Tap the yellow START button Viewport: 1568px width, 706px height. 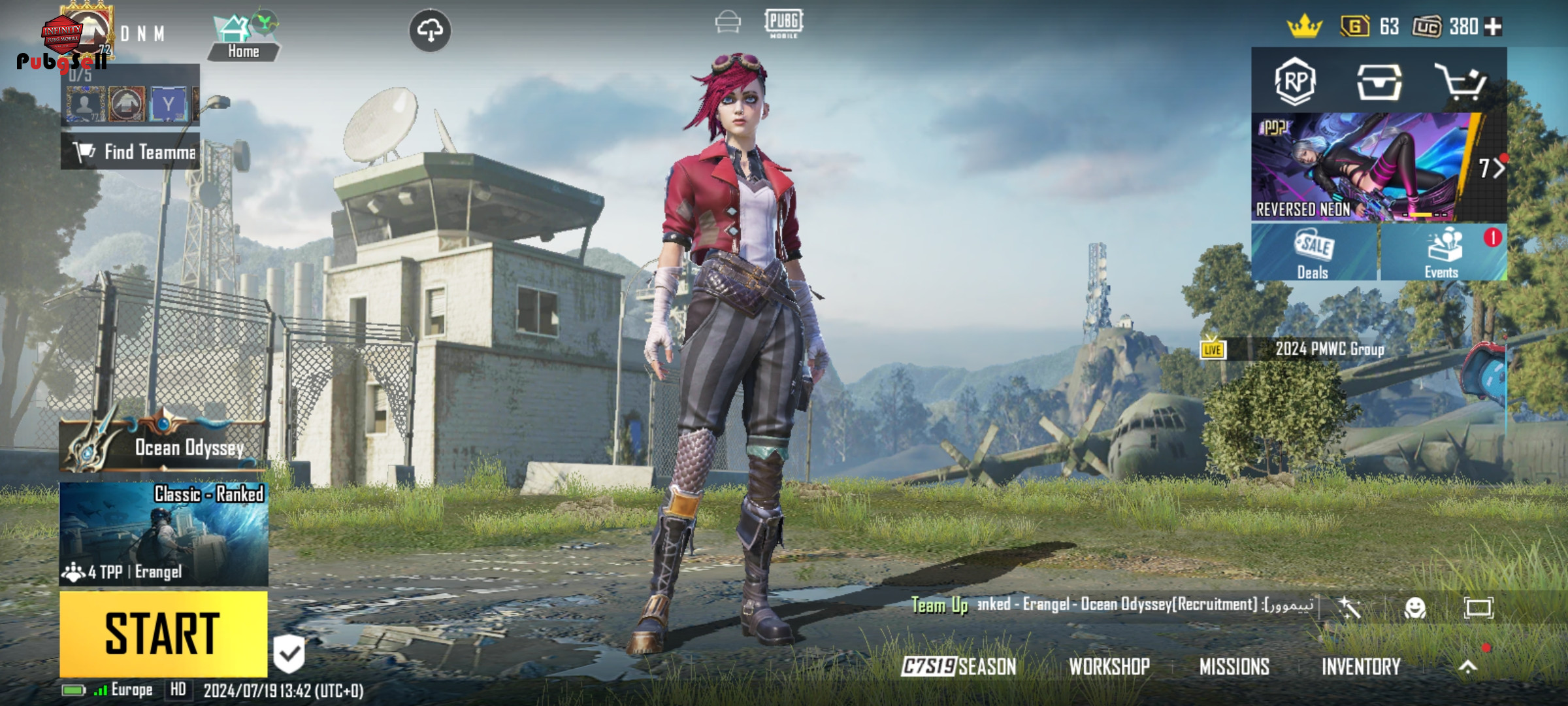pyautogui.click(x=163, y=633)
